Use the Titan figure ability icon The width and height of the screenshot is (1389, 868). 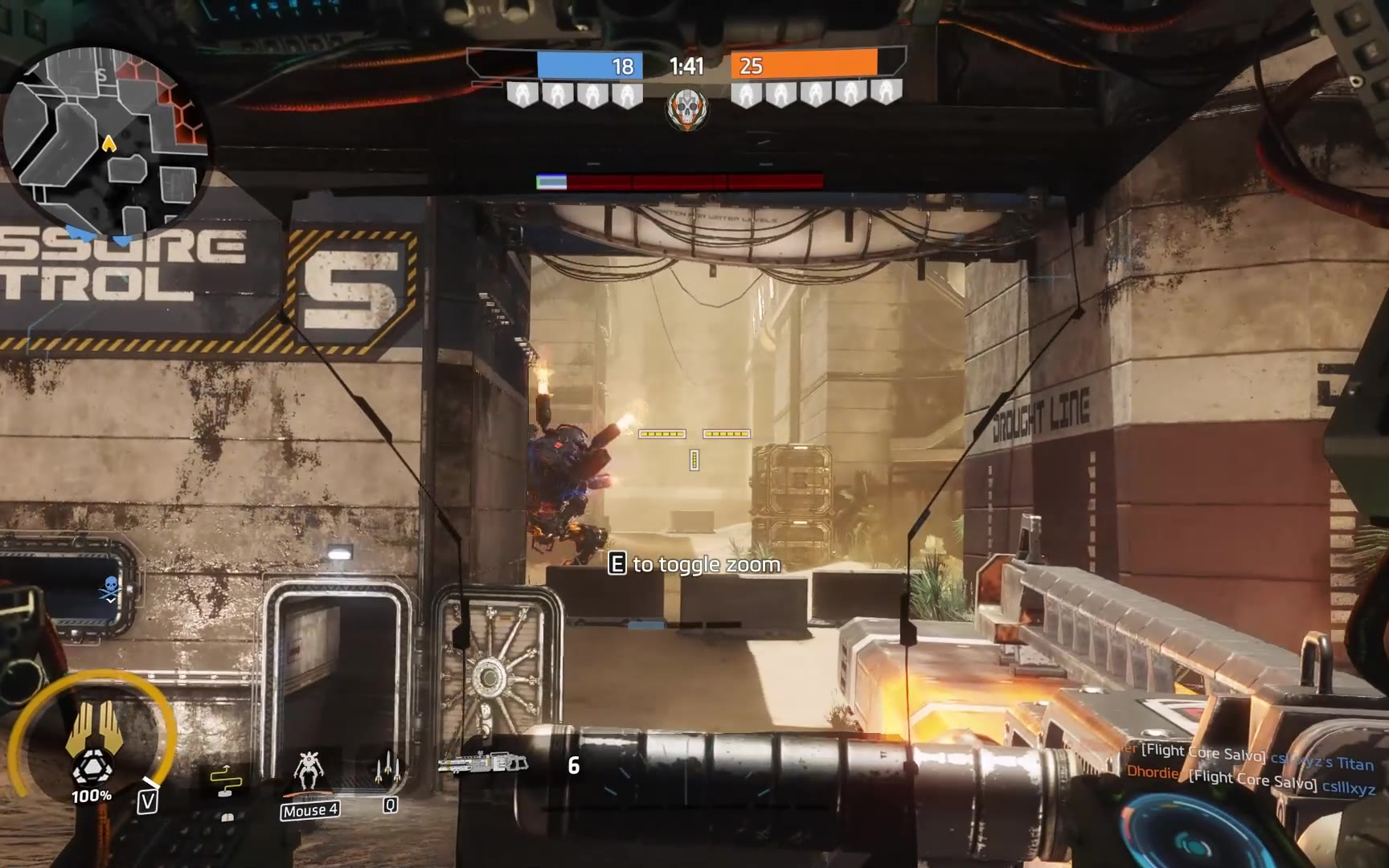pyautogui.click(x=309, y=772)
